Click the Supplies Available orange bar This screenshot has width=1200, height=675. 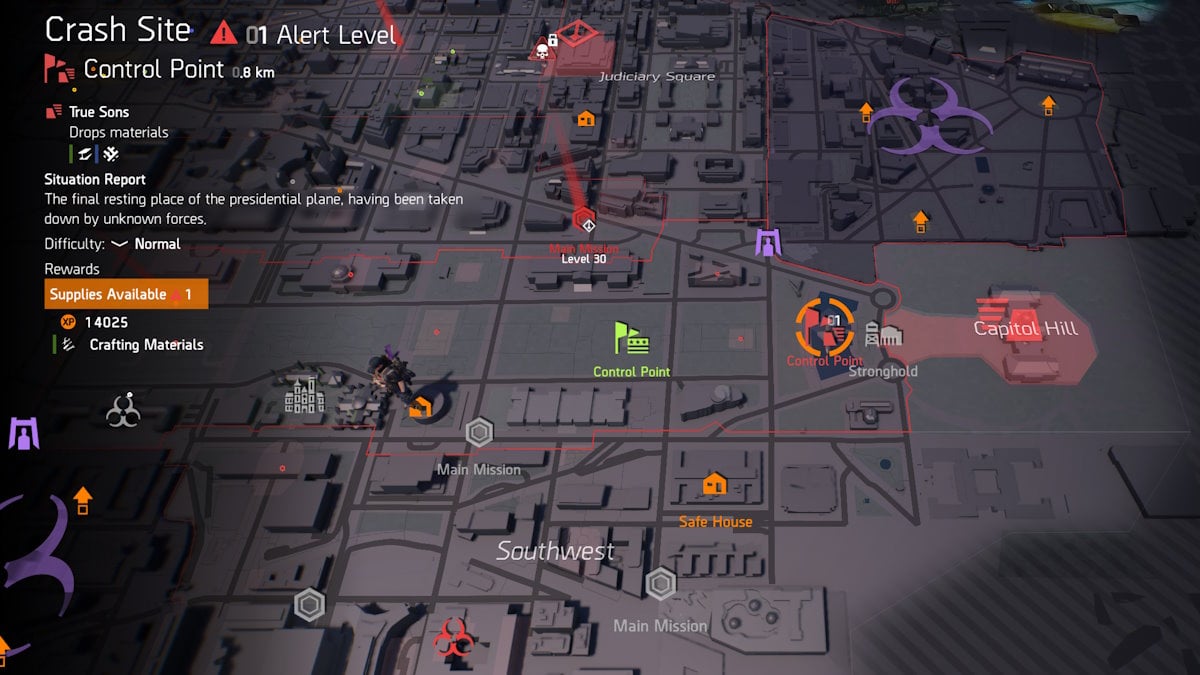click(126, 295)
